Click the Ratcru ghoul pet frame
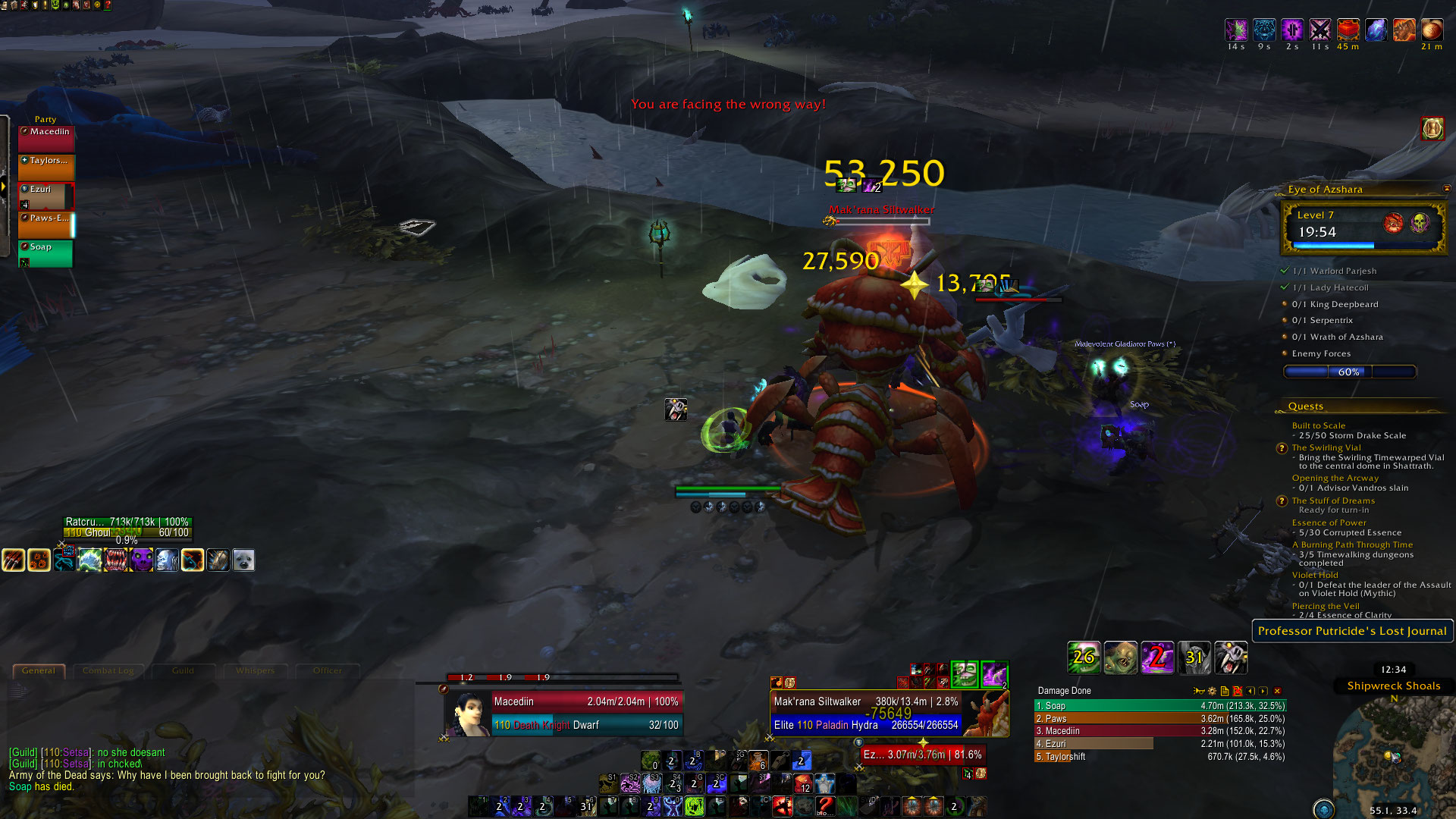 127,527
